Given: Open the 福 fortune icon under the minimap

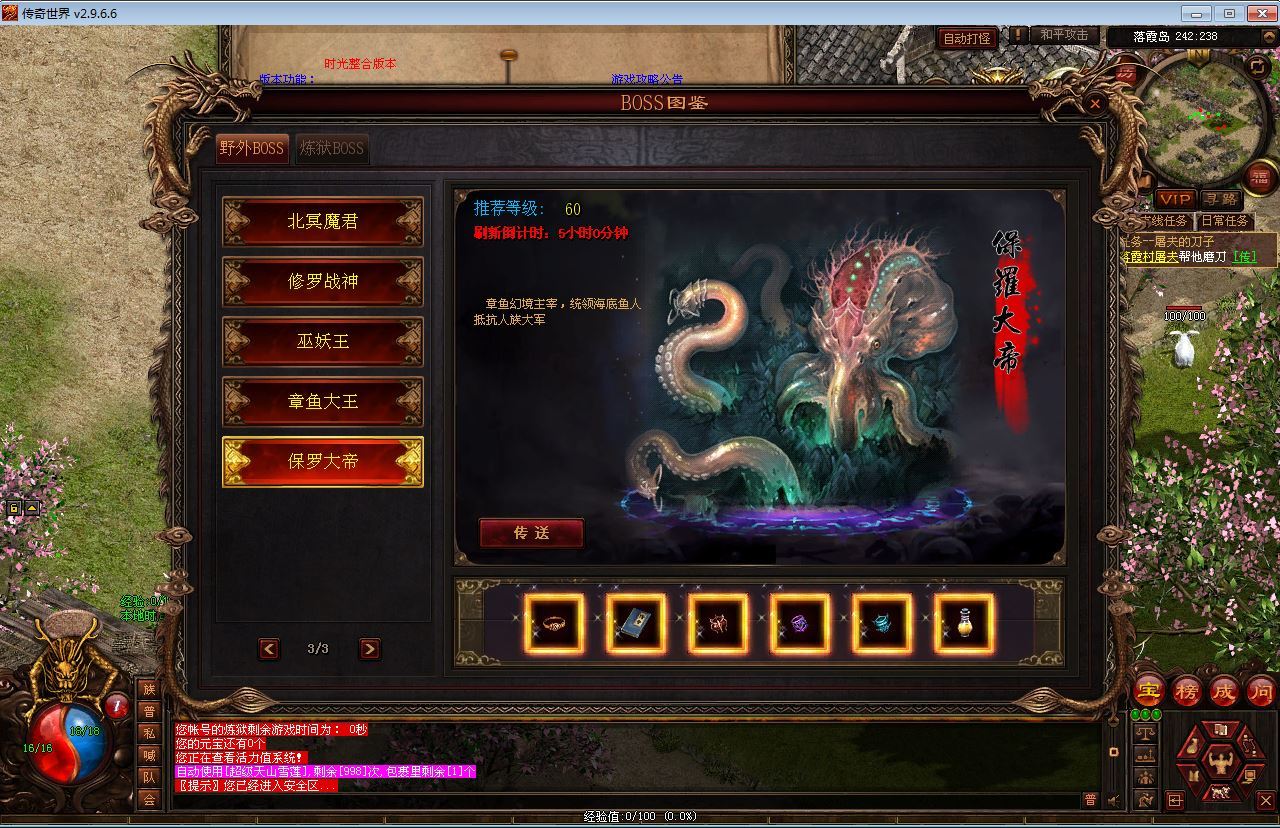Looking at the screenshot, I should click(x=1259, y=178).
